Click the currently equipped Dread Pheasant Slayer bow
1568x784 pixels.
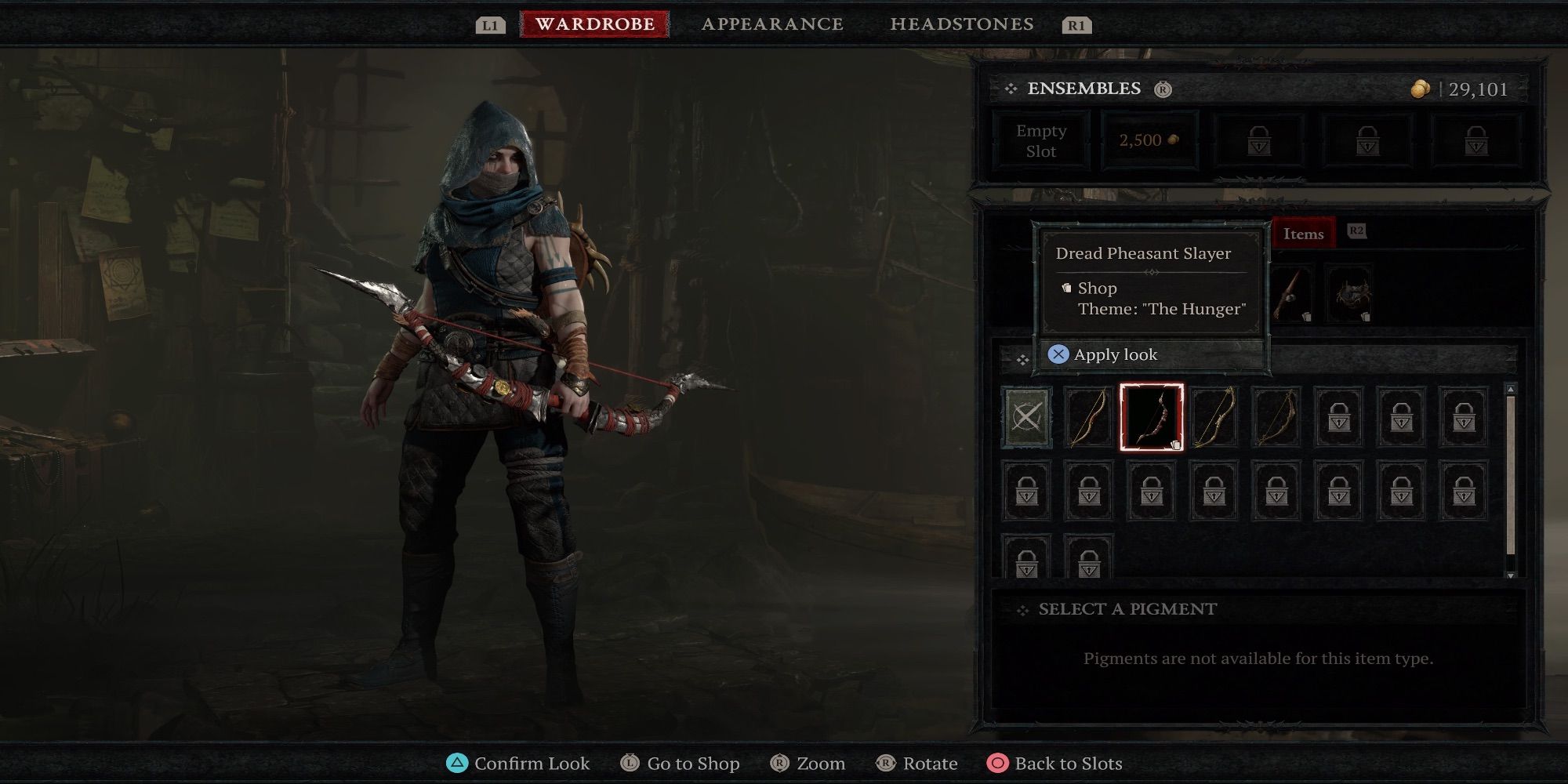coord(1152,418)
